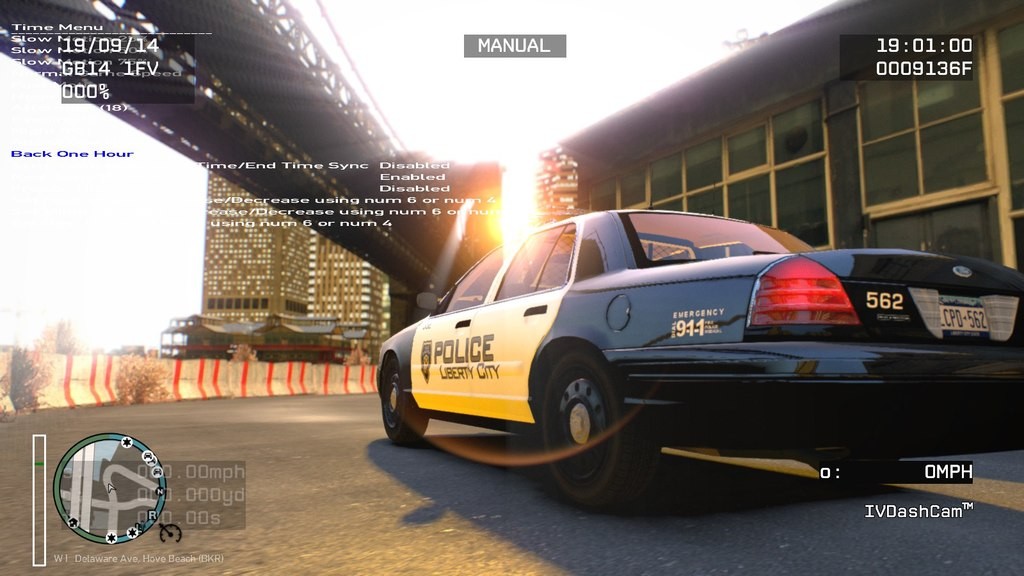Screen dimensions: 1024x576
Task: Select the Back One Hour menu entry
Action: [72, 154]
